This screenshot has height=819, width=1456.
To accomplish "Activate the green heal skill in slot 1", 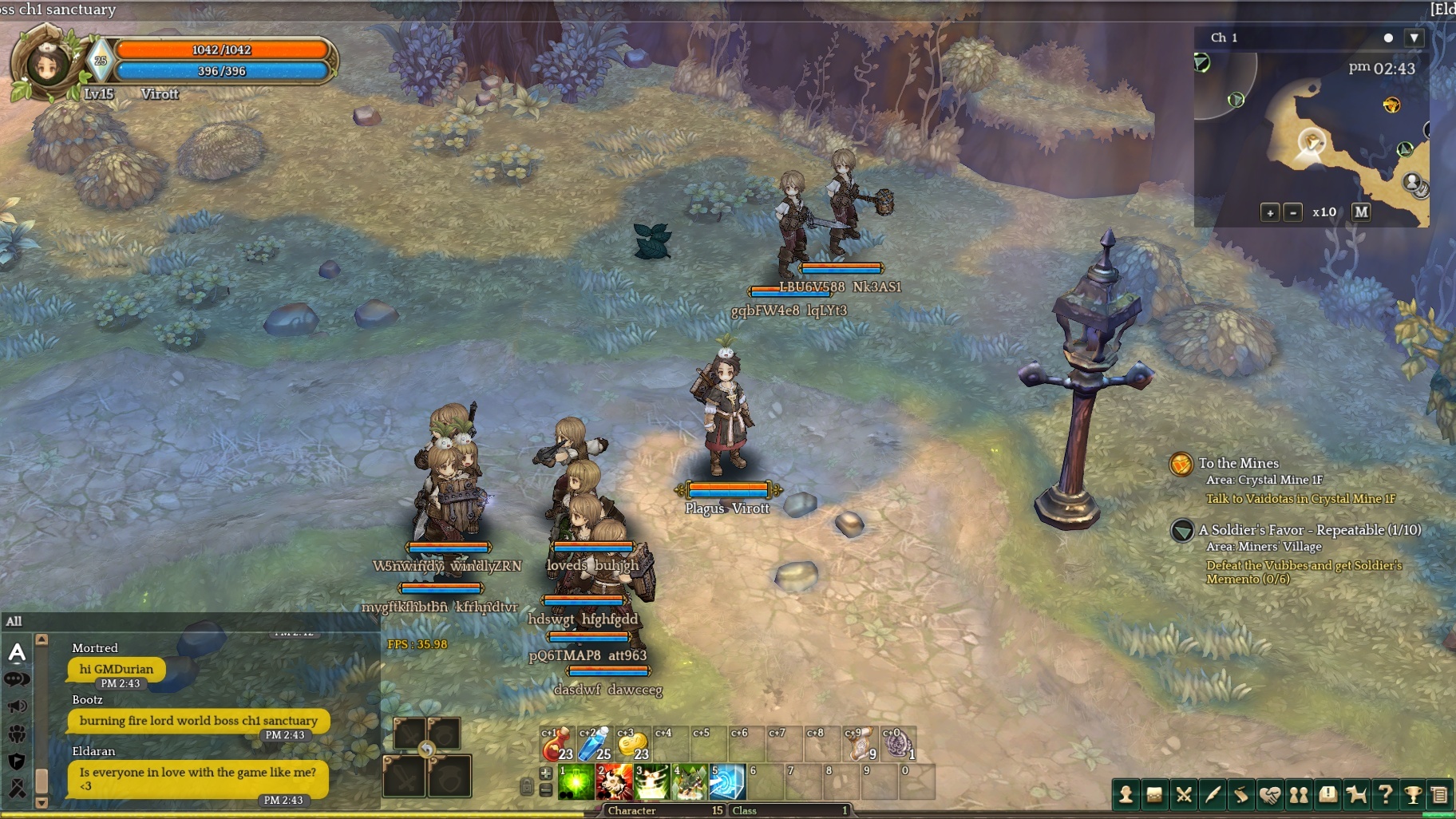I will click(576, 782).
